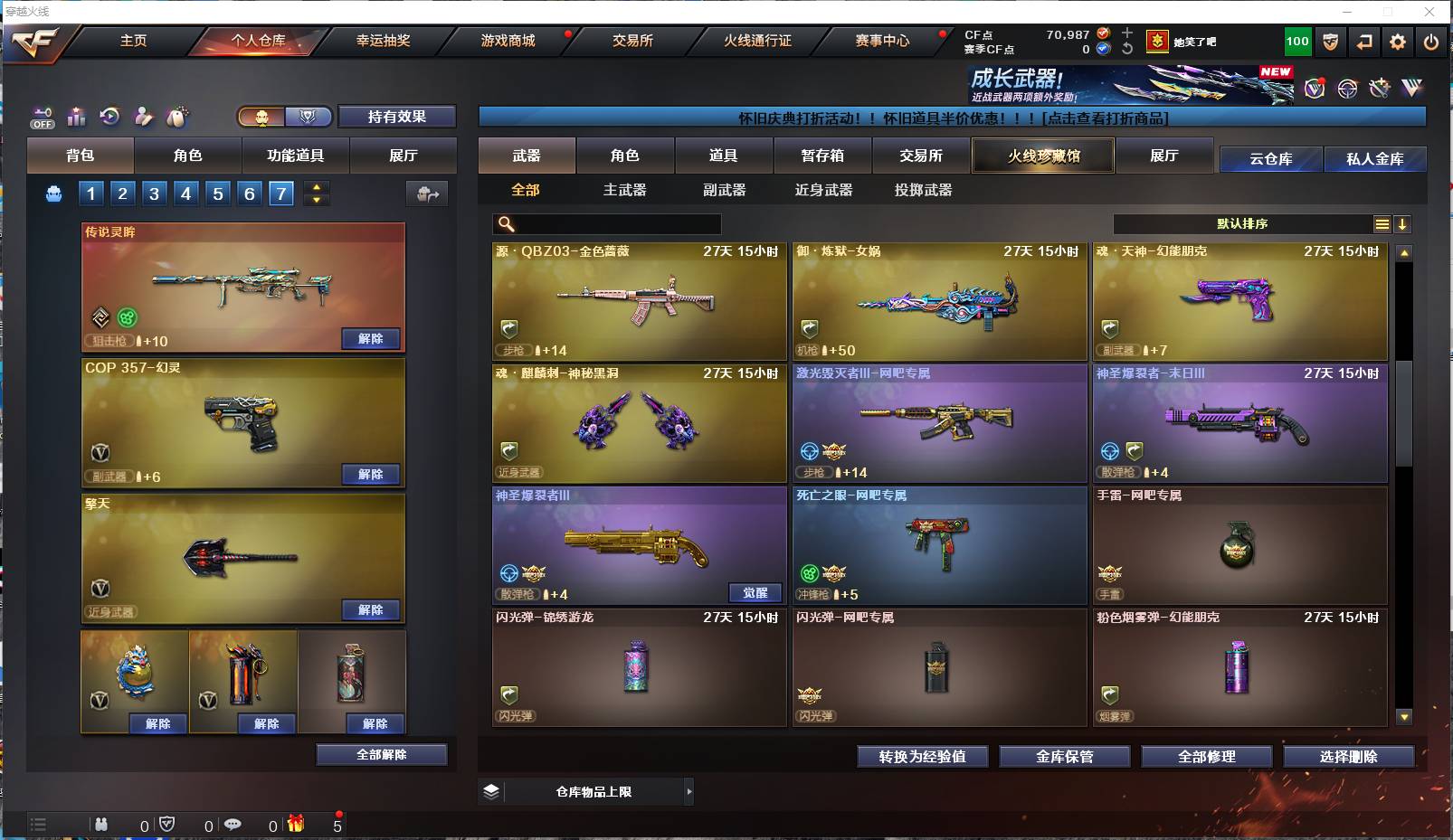This screenshot has height=840, width=1453.
Task: Click the 全部解除 button
Action: [x=379, y=753]
